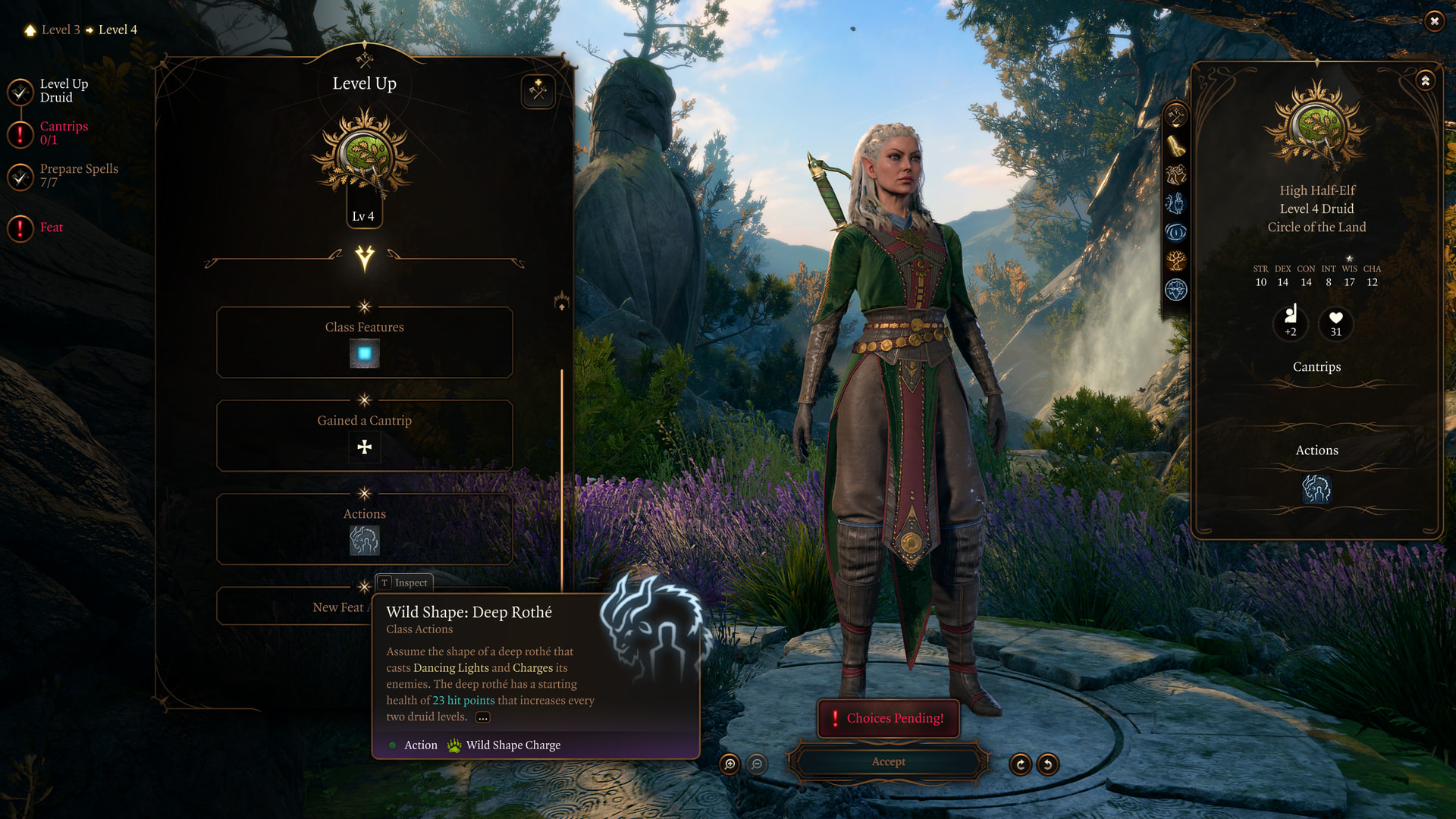The width and height of the screenshot is (1456, 819).
Task: Confirm level up with Accept
Action: click(x=888, y=762)
